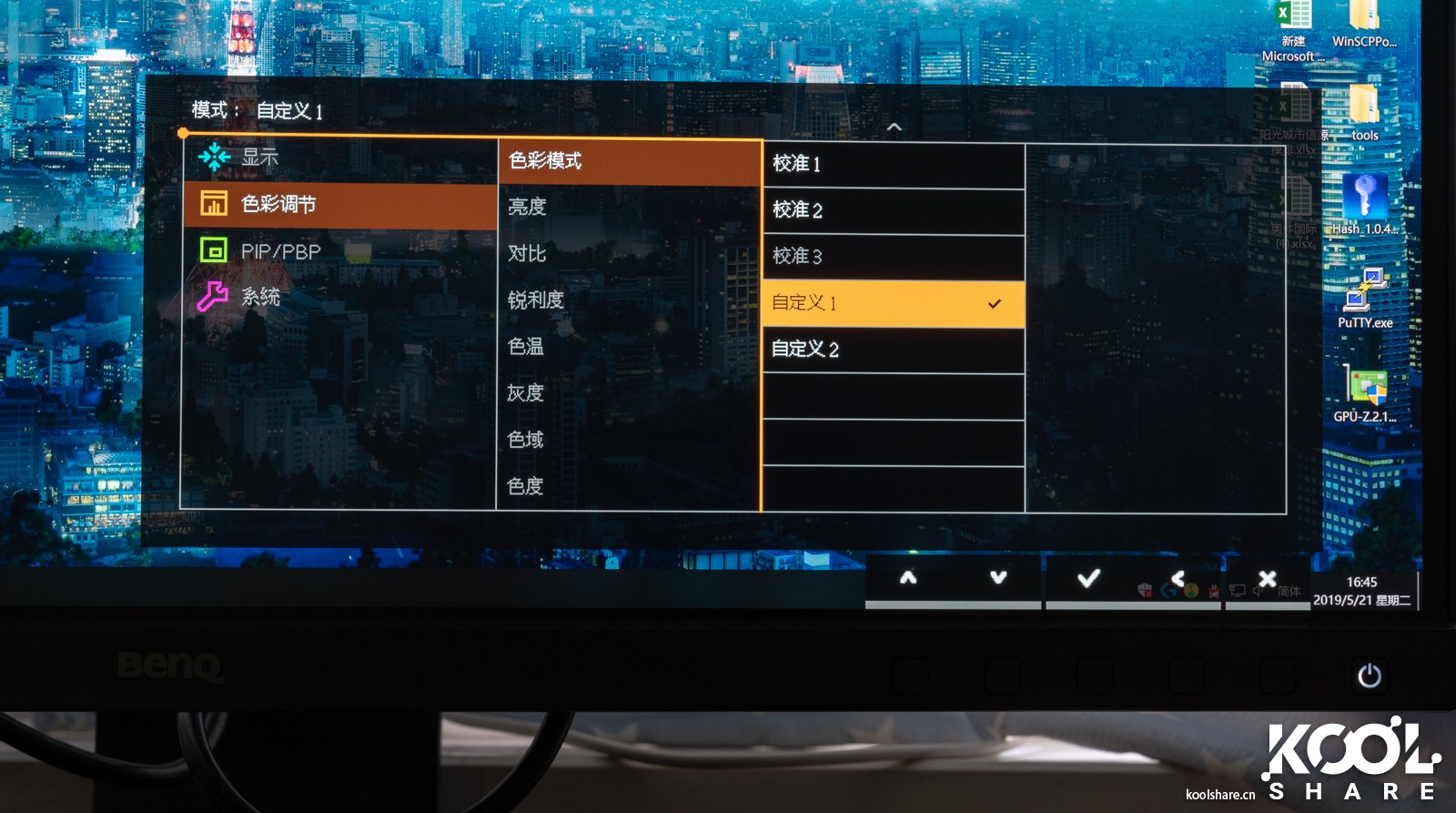Collapse the OSD with the top chevron
Image resolution: width=1456 pixels, height=813 pixels.
(x=895, y=127)
